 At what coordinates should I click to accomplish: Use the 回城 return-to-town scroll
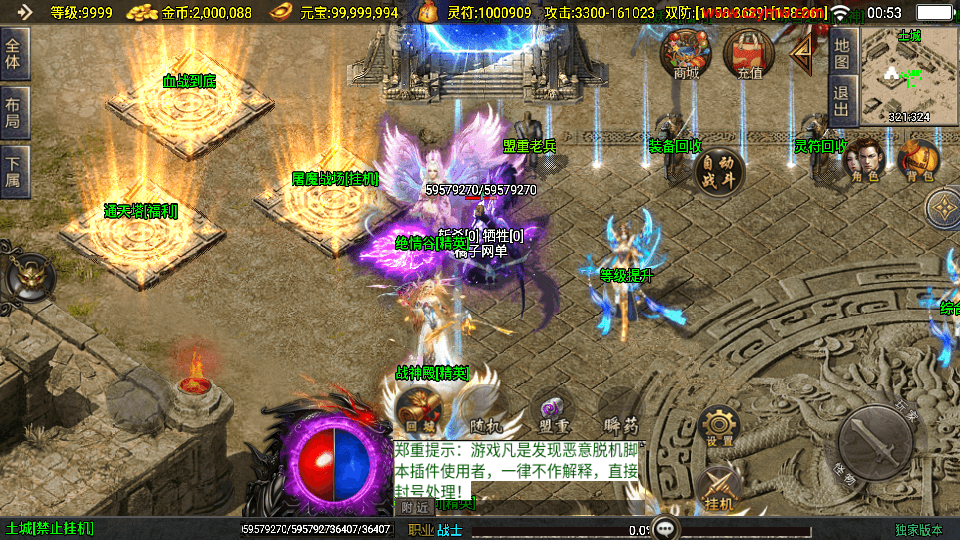(417, 410)
